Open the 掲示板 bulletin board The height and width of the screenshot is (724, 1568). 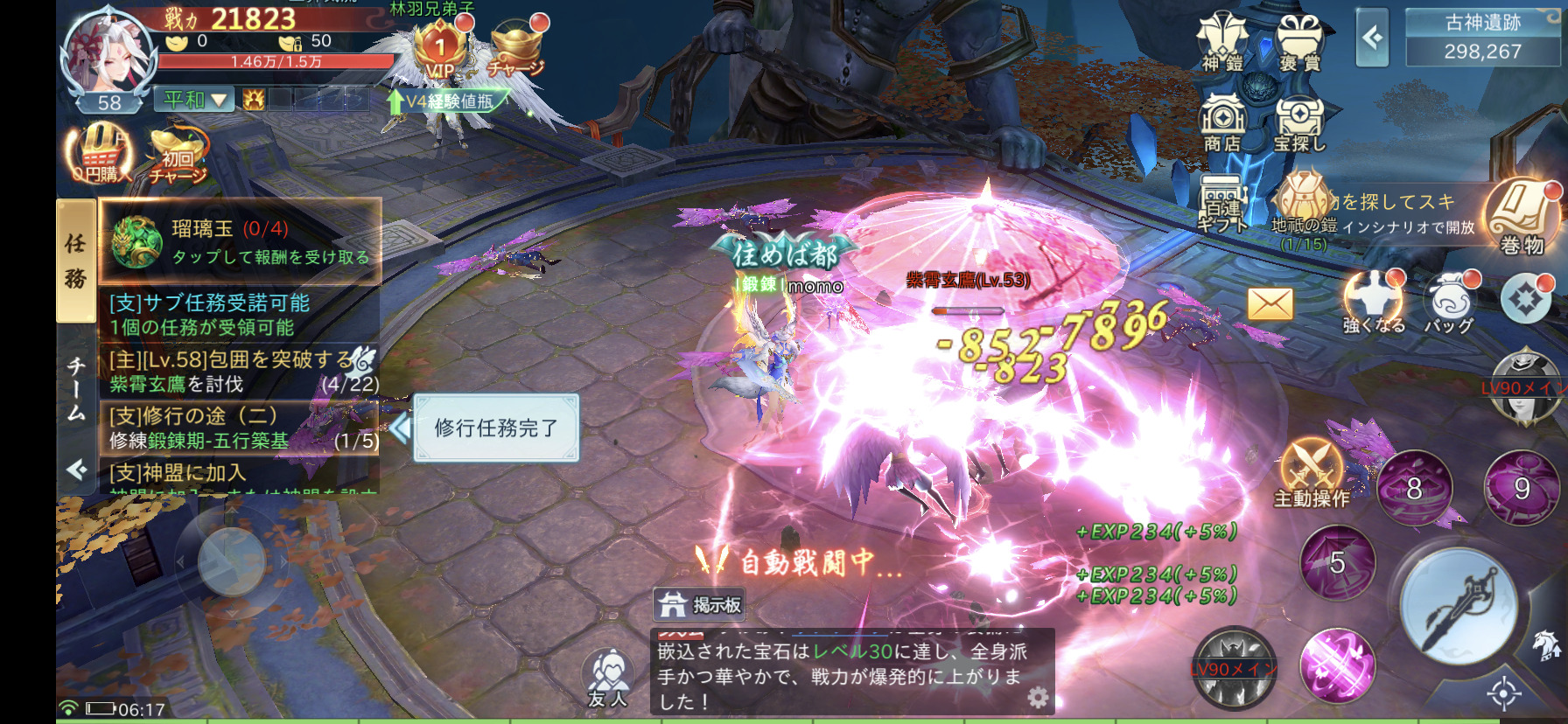pos(699,604)
